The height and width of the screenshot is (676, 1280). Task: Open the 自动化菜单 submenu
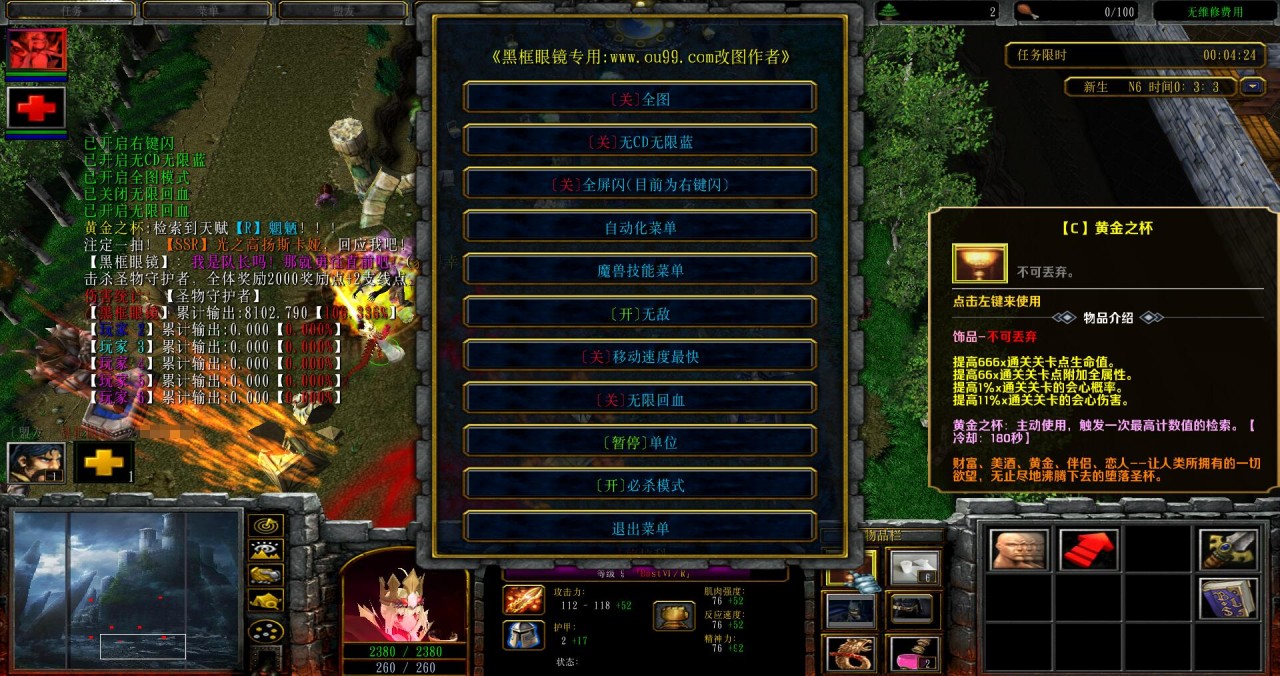click(640, 228)
